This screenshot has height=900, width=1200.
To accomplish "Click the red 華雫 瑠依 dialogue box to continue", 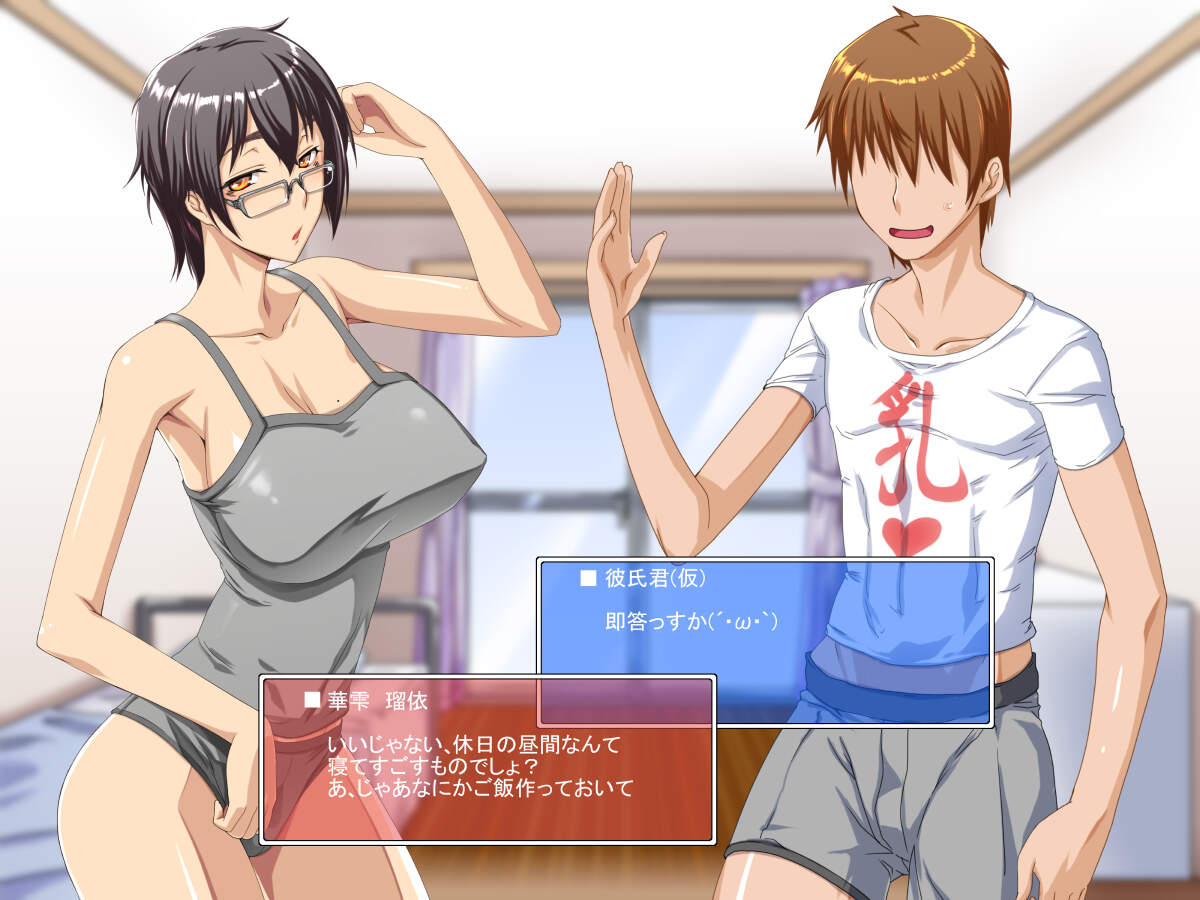I will [487, 761].
